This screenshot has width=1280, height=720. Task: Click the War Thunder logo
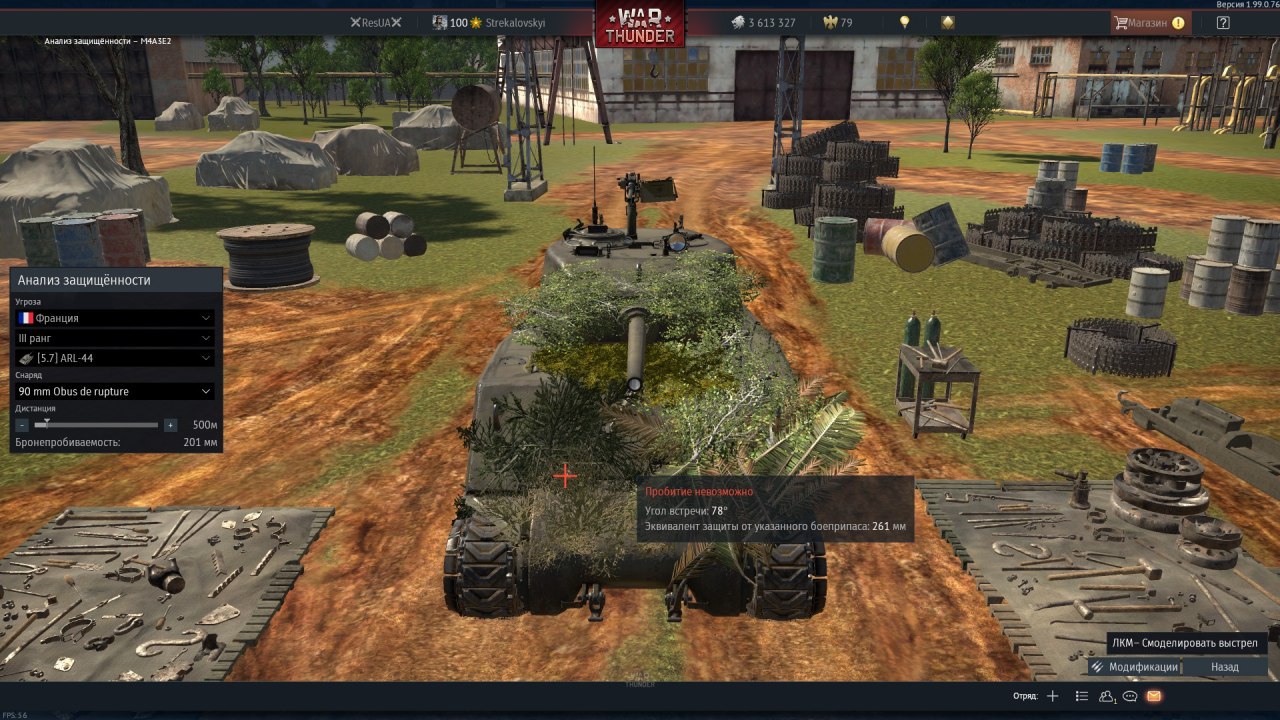[x=640, y=24]
